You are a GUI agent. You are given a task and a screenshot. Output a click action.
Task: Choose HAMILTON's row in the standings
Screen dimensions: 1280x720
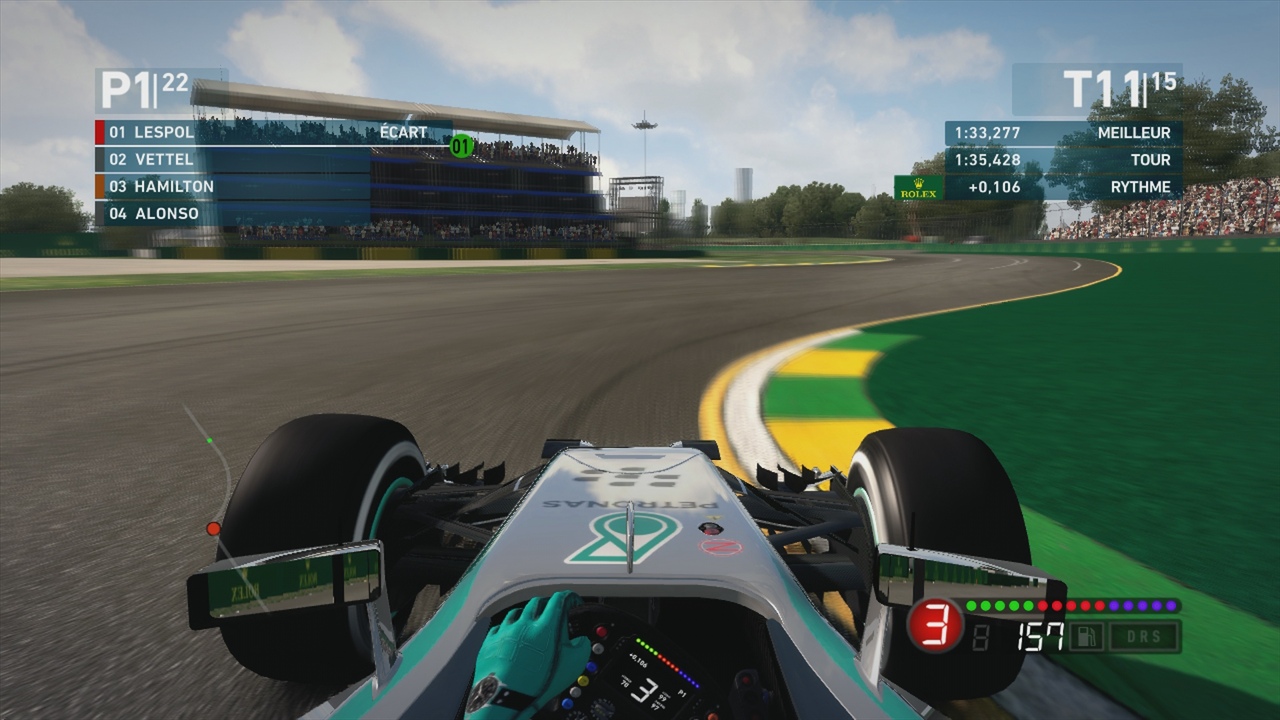point(174,186)
